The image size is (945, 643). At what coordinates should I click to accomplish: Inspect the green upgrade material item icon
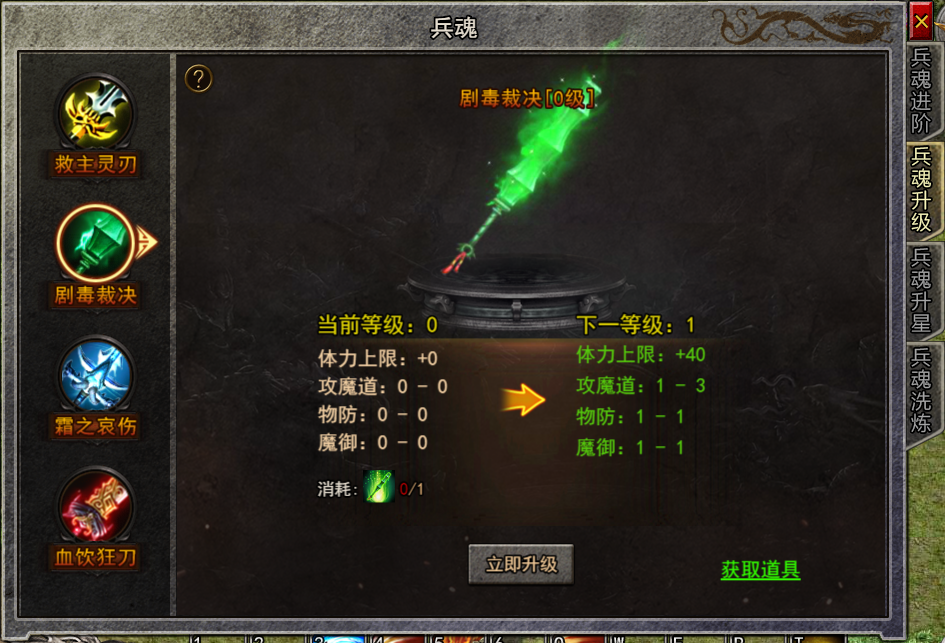[379, 487]
